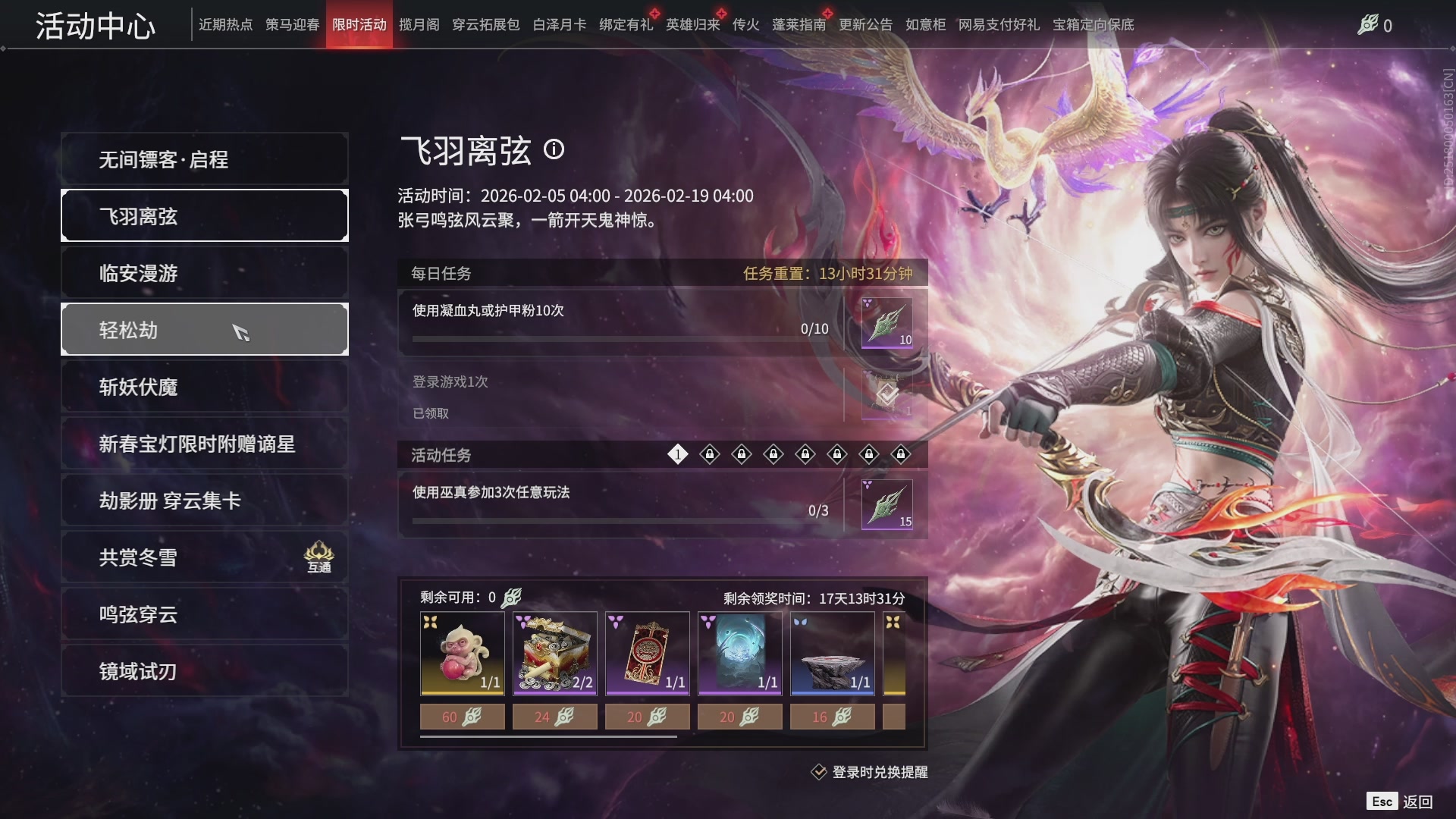Select the 临安漫游 activity in sidebar
The width and height of the screenshot is (1456, 819).
click(204, 272)
